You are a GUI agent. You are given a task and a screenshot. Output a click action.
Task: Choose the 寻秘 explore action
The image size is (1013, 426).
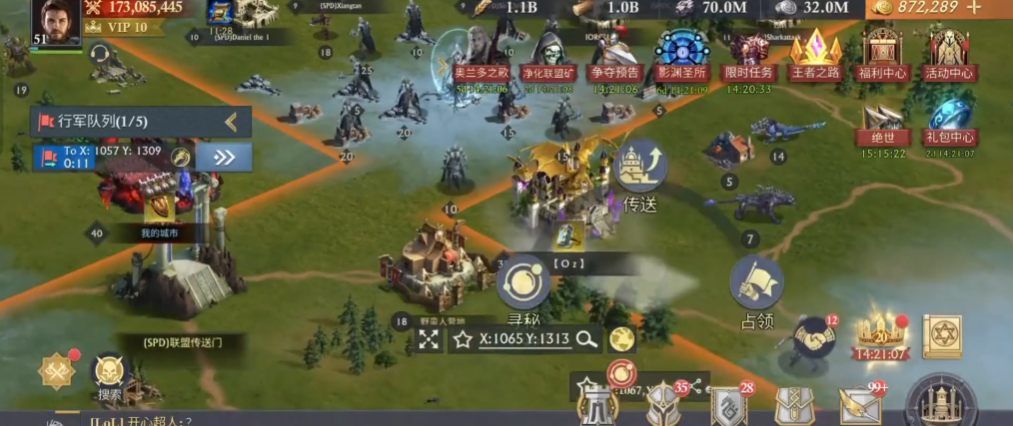click(523, 283)
